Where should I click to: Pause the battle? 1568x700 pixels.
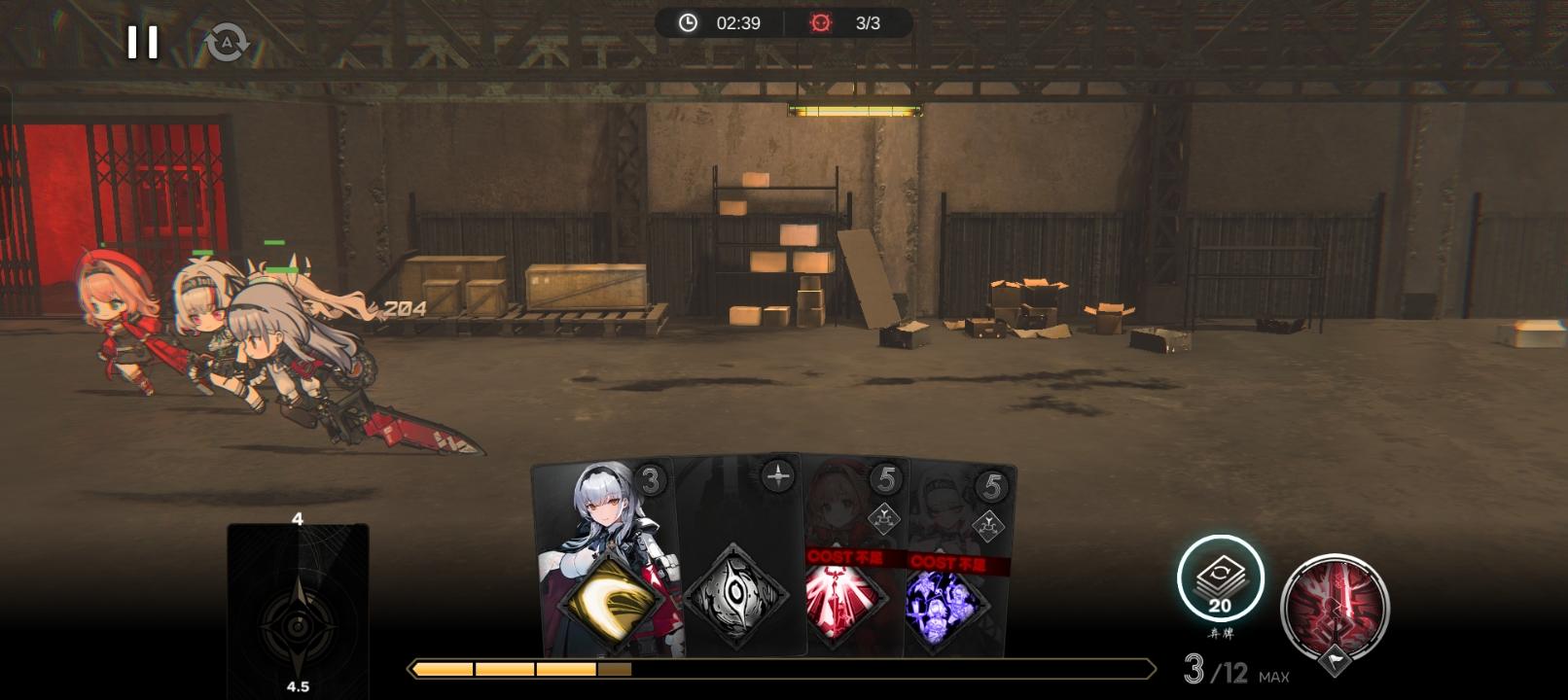coord(142,41)
